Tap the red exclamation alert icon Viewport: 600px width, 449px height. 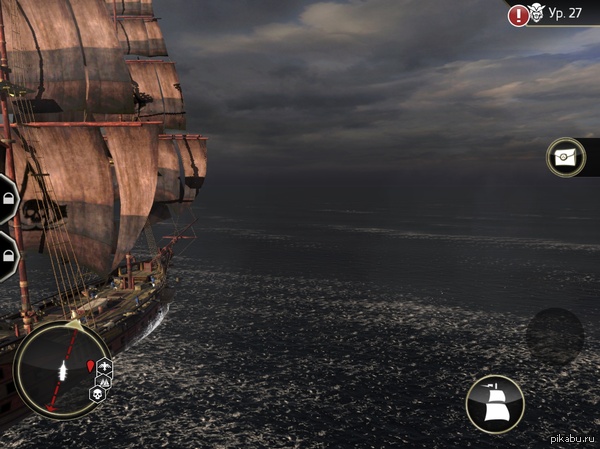coord(518,15)
